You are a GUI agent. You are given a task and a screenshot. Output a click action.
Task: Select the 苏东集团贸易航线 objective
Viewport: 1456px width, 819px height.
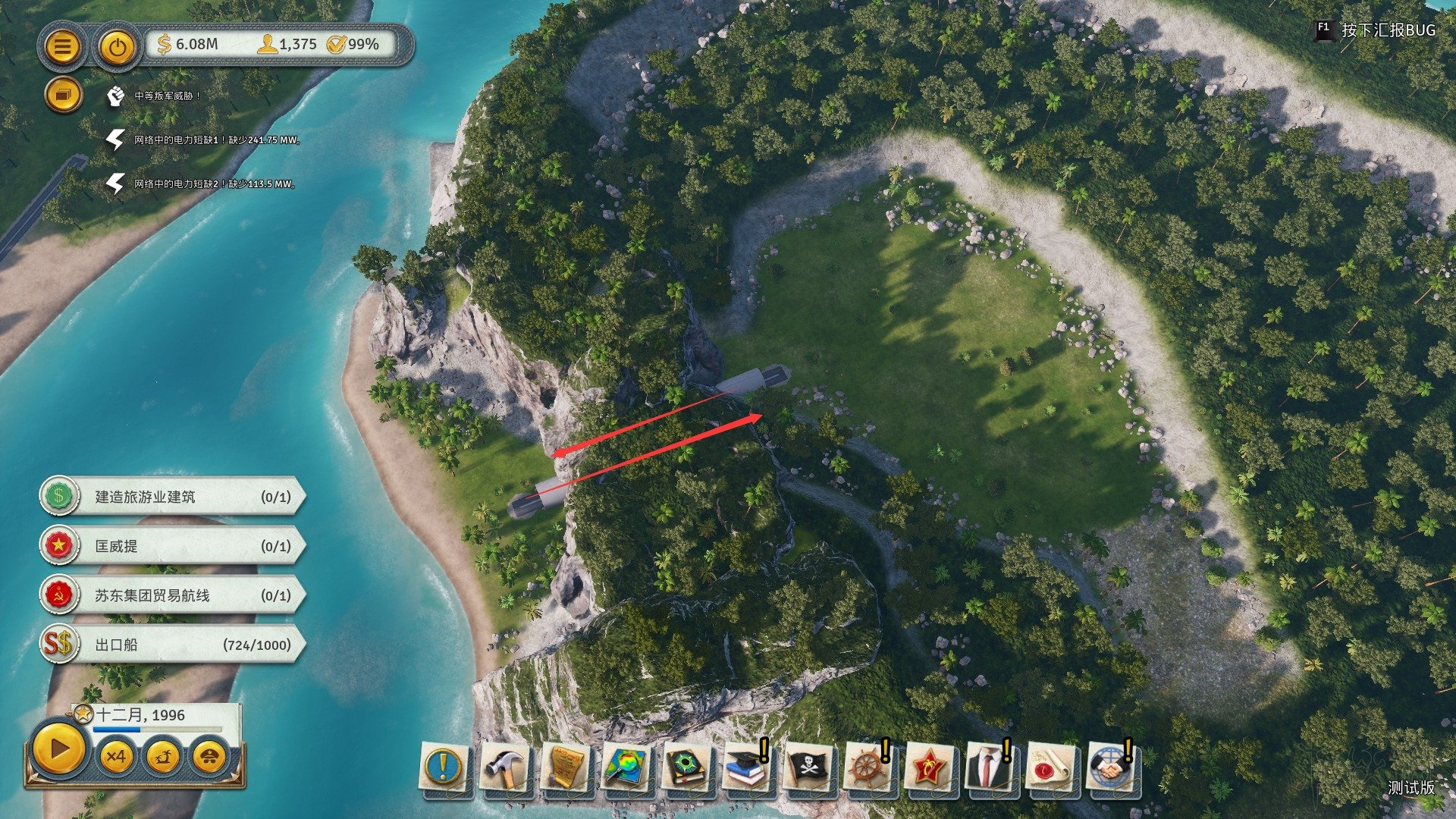(x=173, y=595)
